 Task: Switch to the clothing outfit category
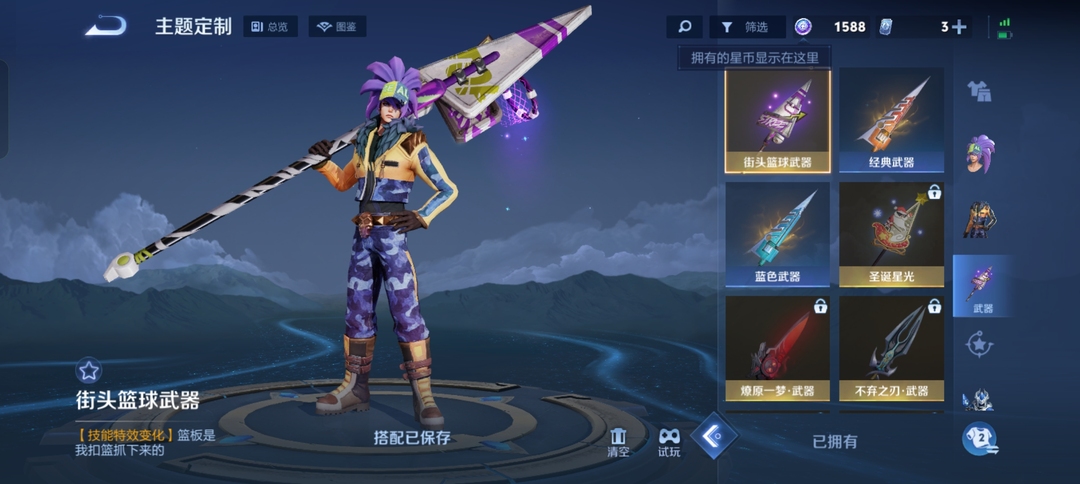[x=980, y=91]
